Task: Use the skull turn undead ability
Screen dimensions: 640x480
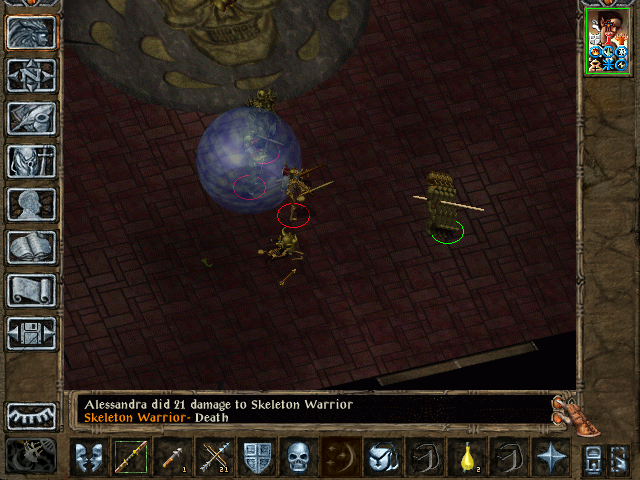Action: click(299, 457)
